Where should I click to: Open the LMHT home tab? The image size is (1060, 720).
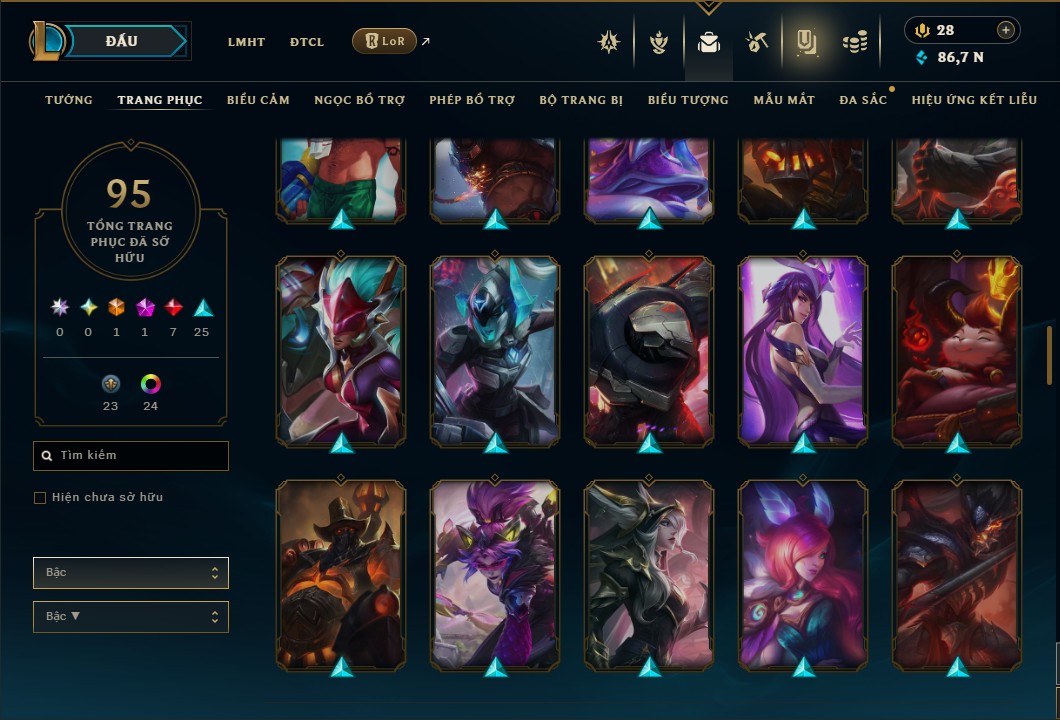pyautogui.click(x=246, y=42)
